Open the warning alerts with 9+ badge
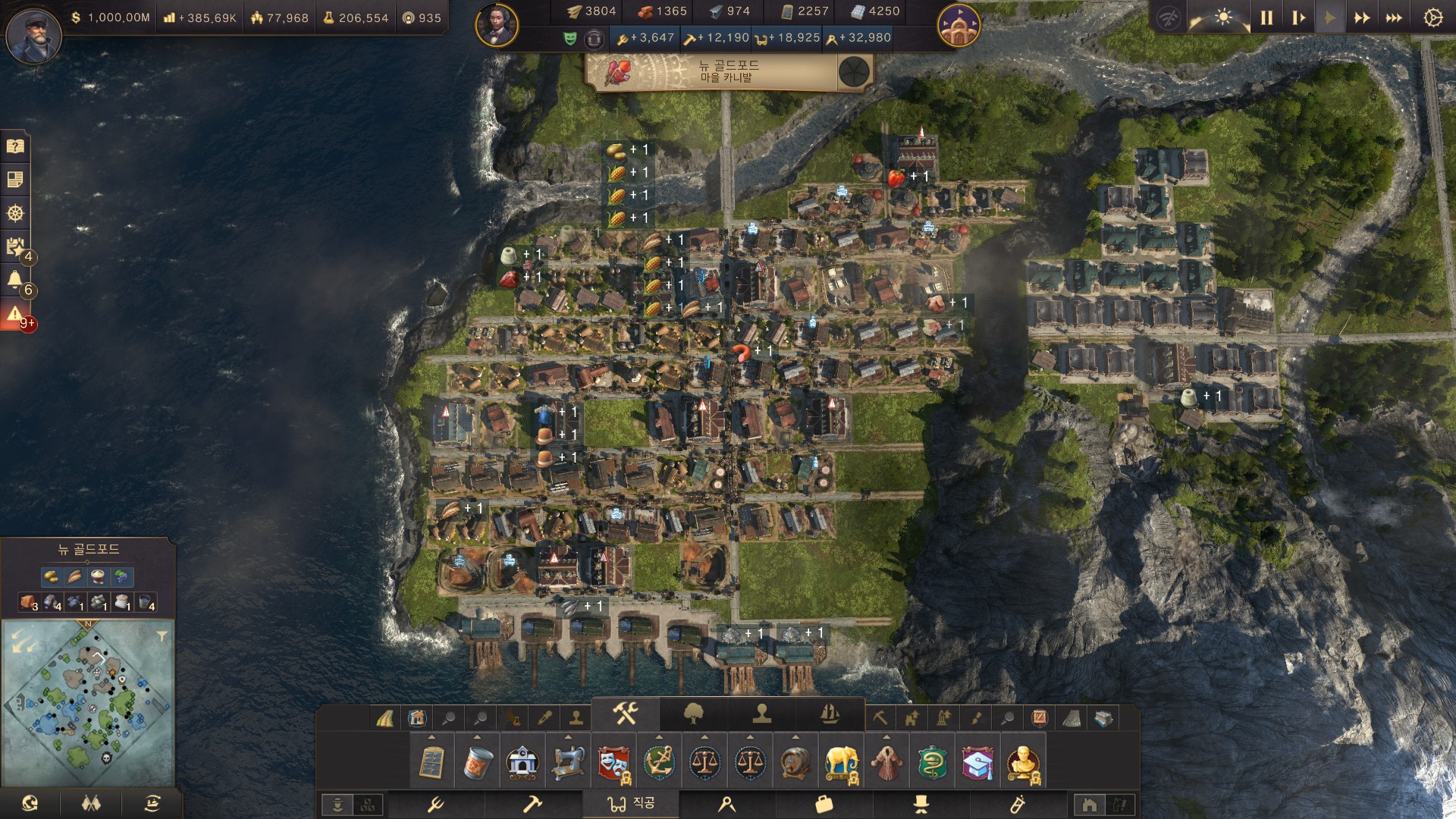The image size is (1456, 819). tap(15, 314)
